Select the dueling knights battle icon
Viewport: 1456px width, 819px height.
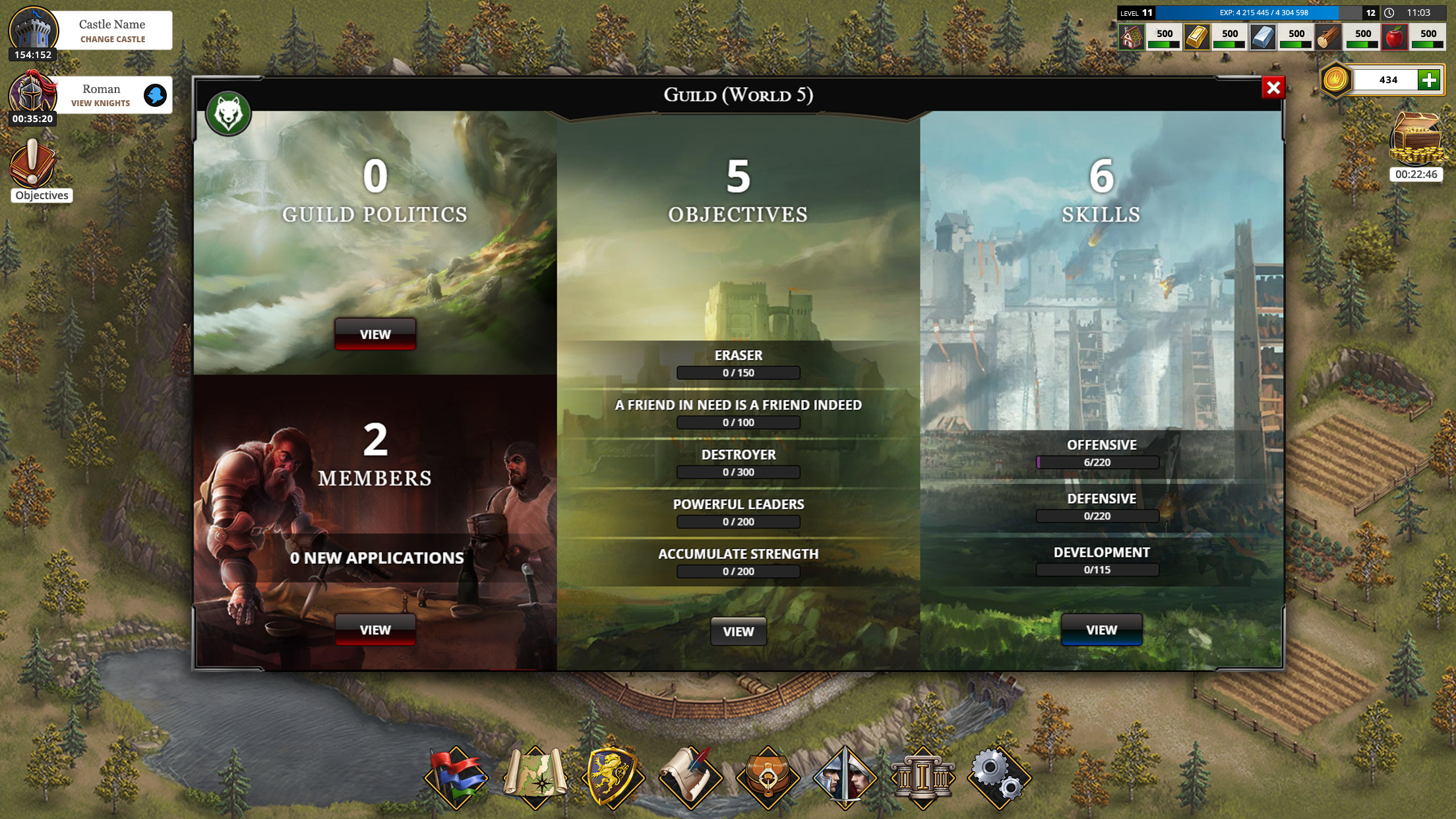[x=847, y=776]
